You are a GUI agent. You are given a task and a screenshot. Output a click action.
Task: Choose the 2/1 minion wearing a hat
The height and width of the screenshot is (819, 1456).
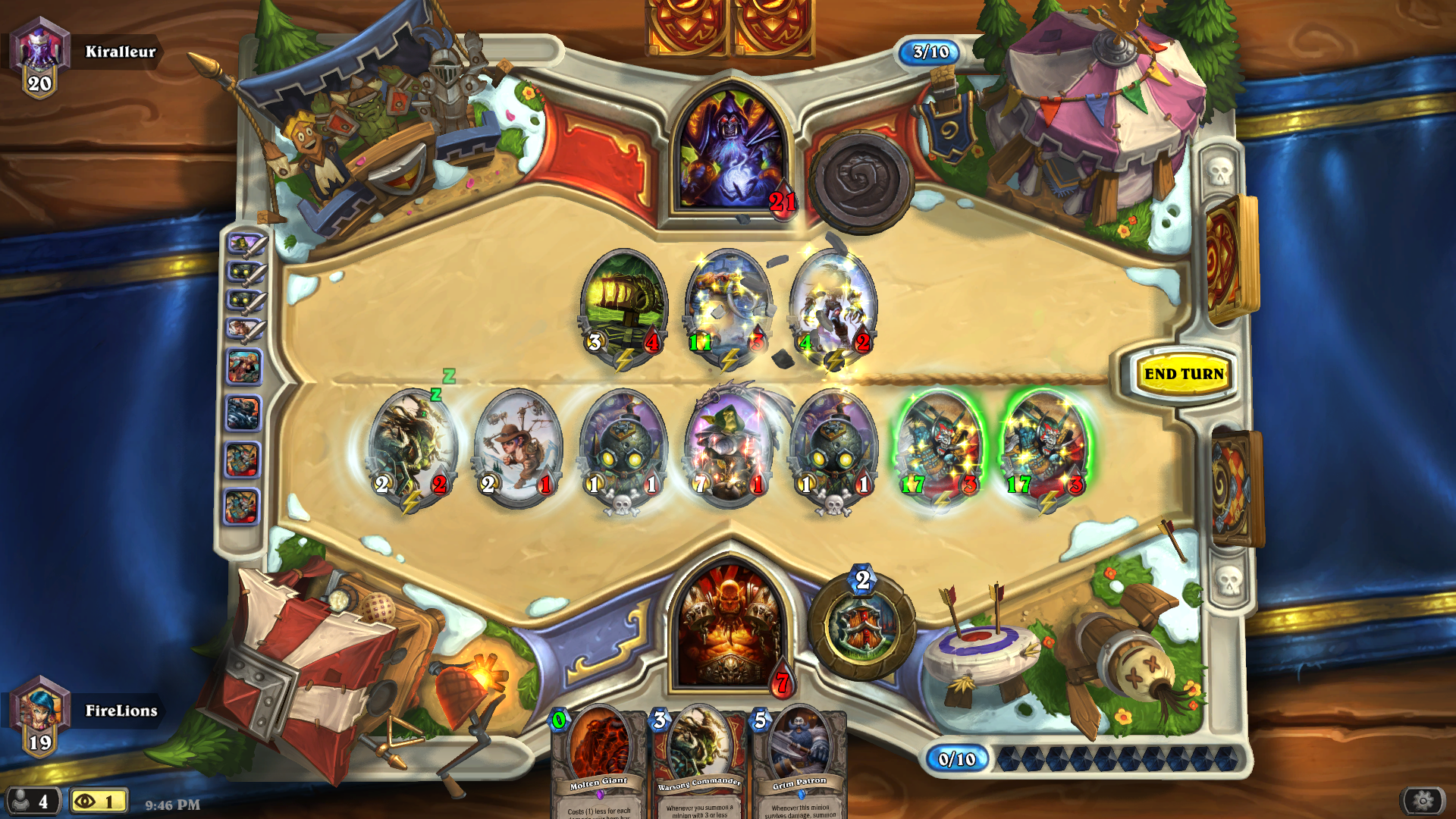[x=518, y=447]
